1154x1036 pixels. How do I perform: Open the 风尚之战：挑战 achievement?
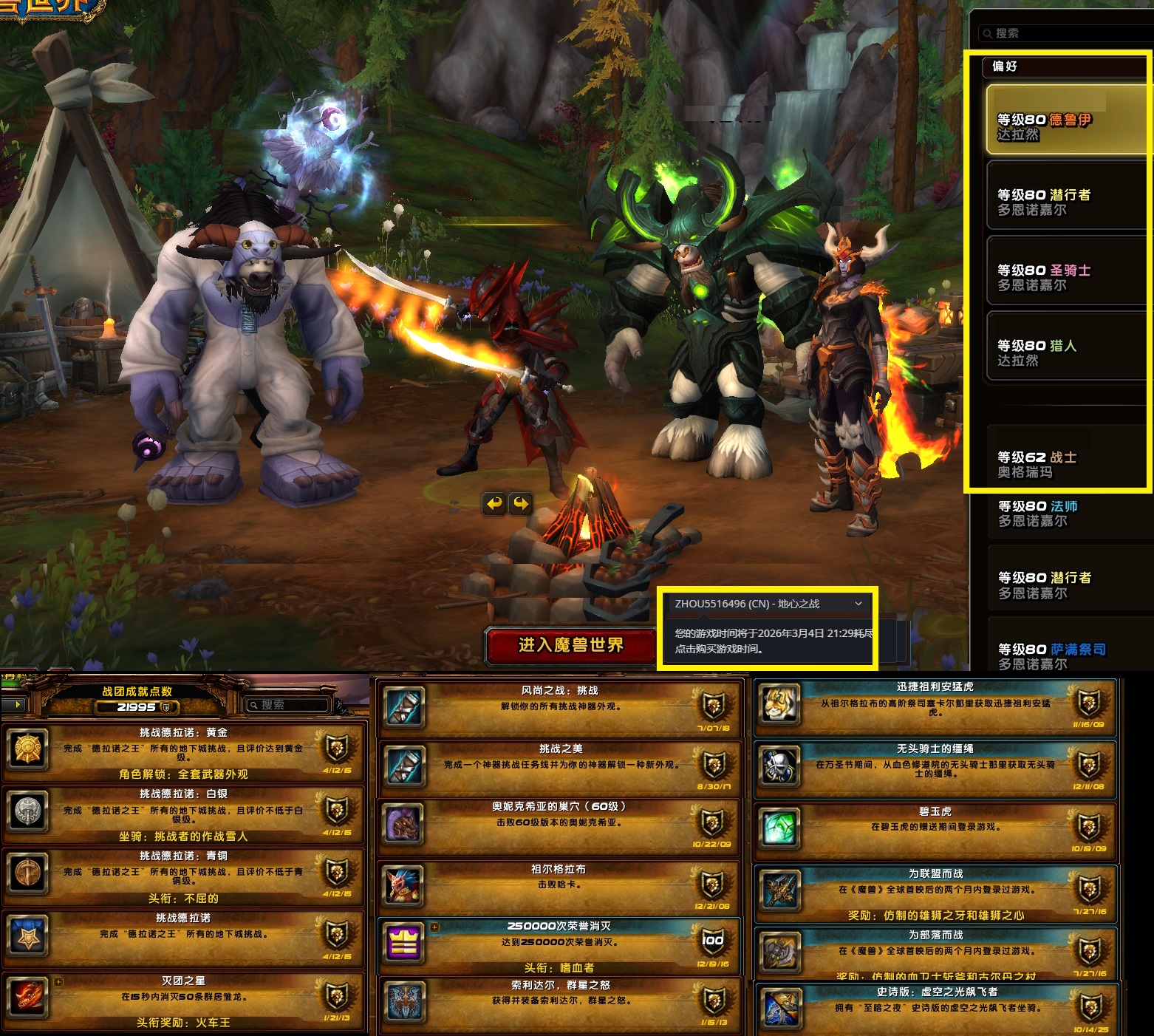point(559,707)
